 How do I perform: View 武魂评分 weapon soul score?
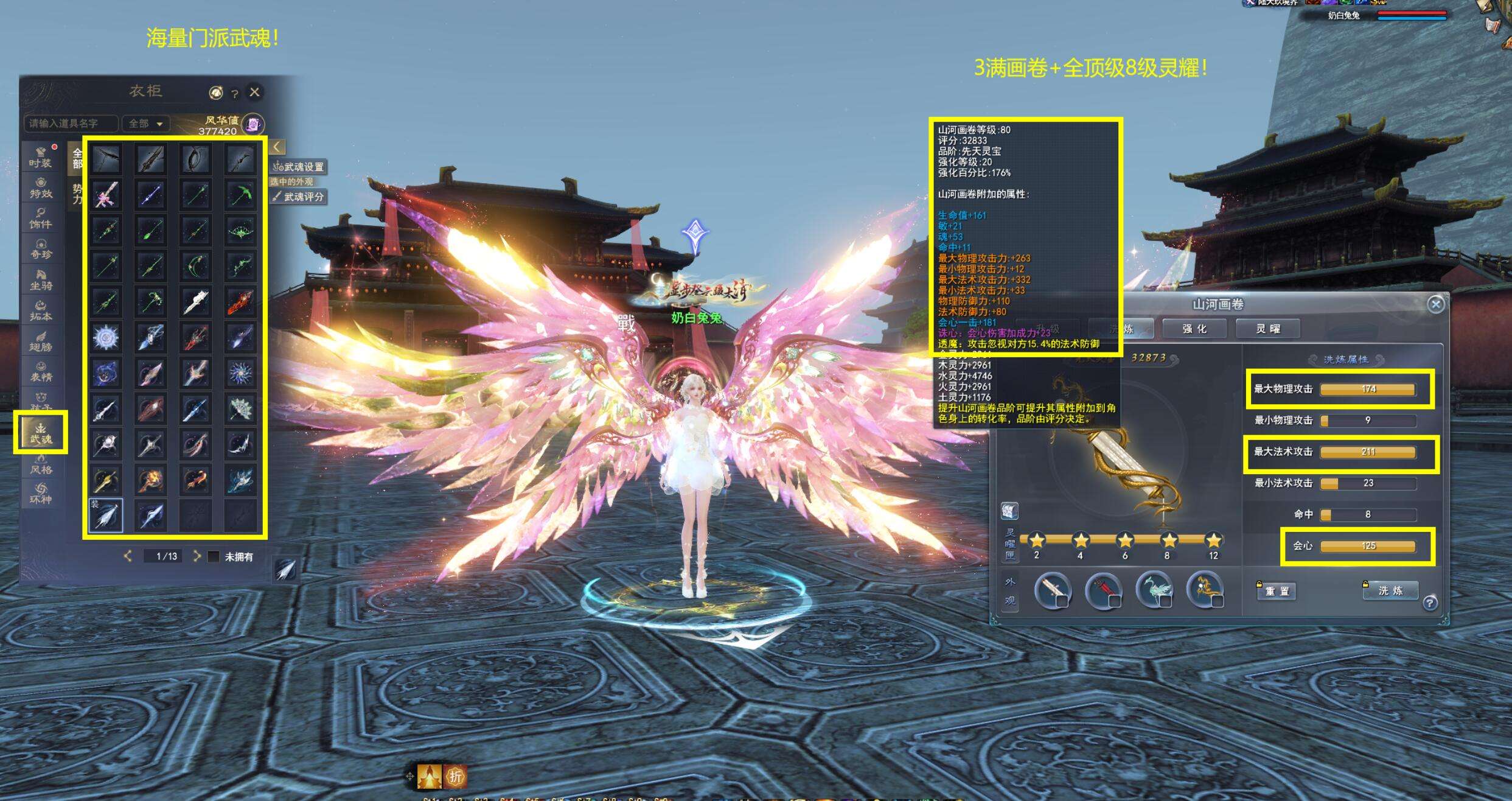click(x=299, y=197)
